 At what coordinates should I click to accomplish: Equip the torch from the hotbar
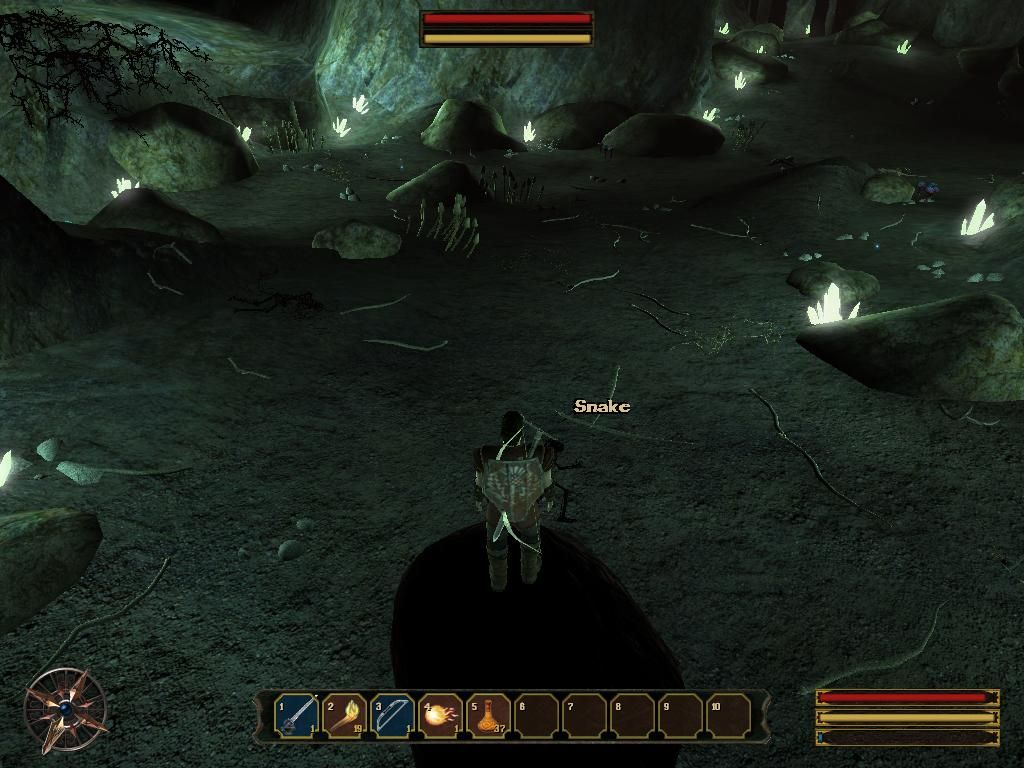coord(344,716)
